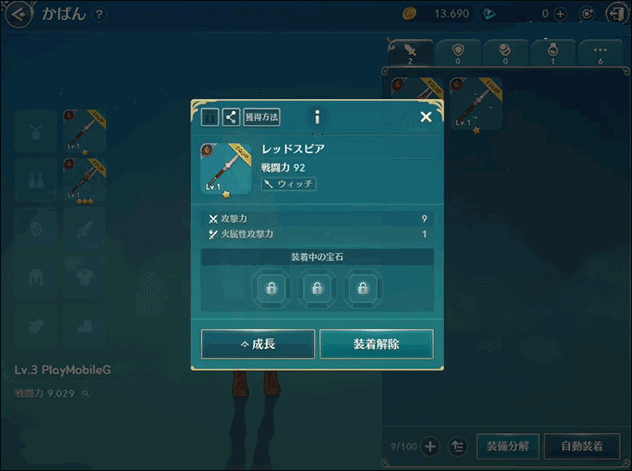Open the inventory sort options icon
The height and width of the screenshot is (471, 632).
click(459, 446)
